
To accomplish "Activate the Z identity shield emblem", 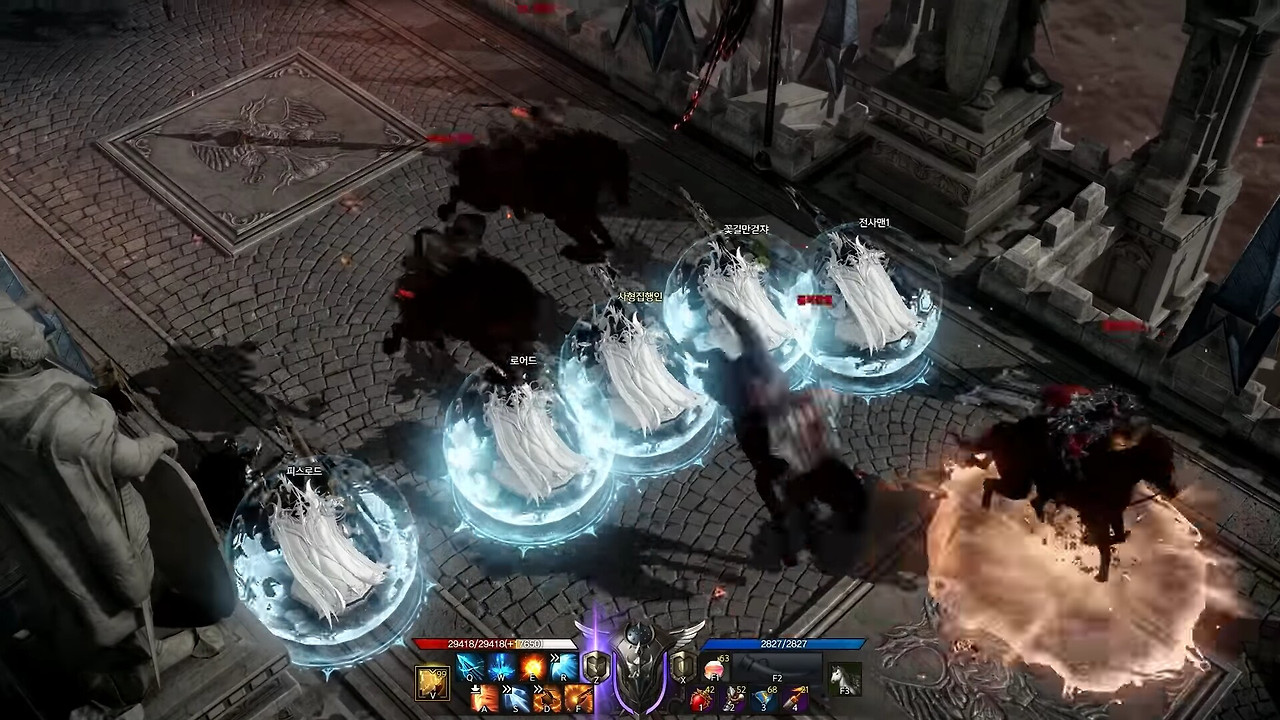I will click(596, 666).
